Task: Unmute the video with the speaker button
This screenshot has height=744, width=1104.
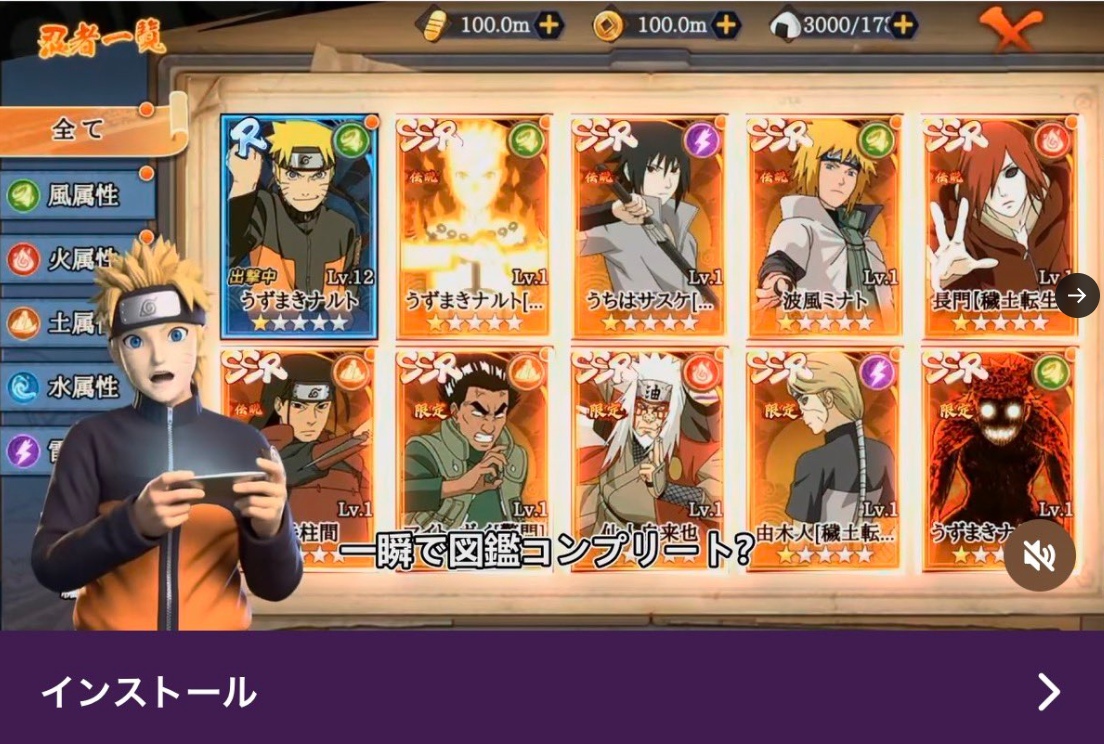Action: click(1040, 555)
